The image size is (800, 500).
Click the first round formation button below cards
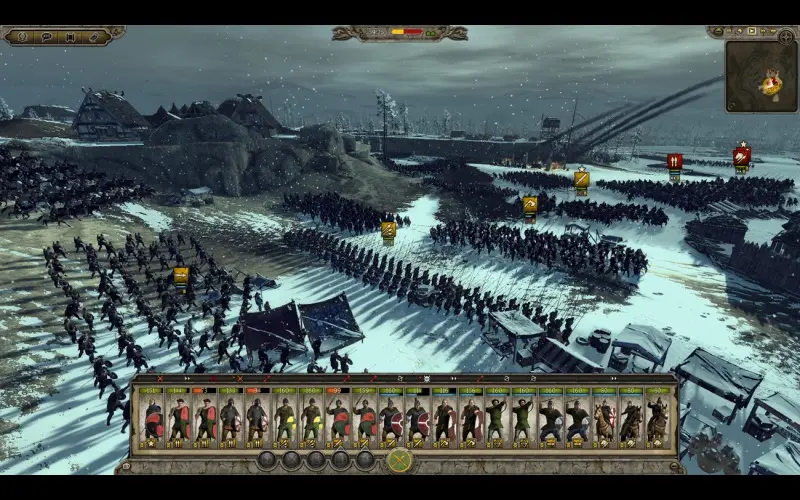267,460
